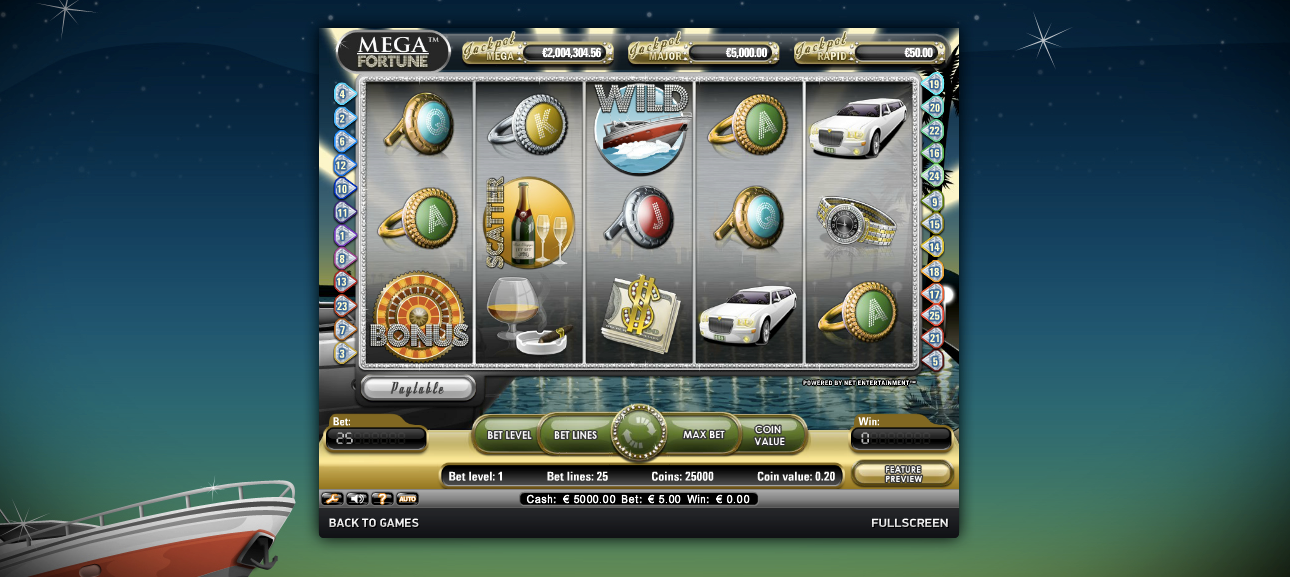1290x577 pixels.
Task: Place the Max Bet
Action: (x=703, y=435)
